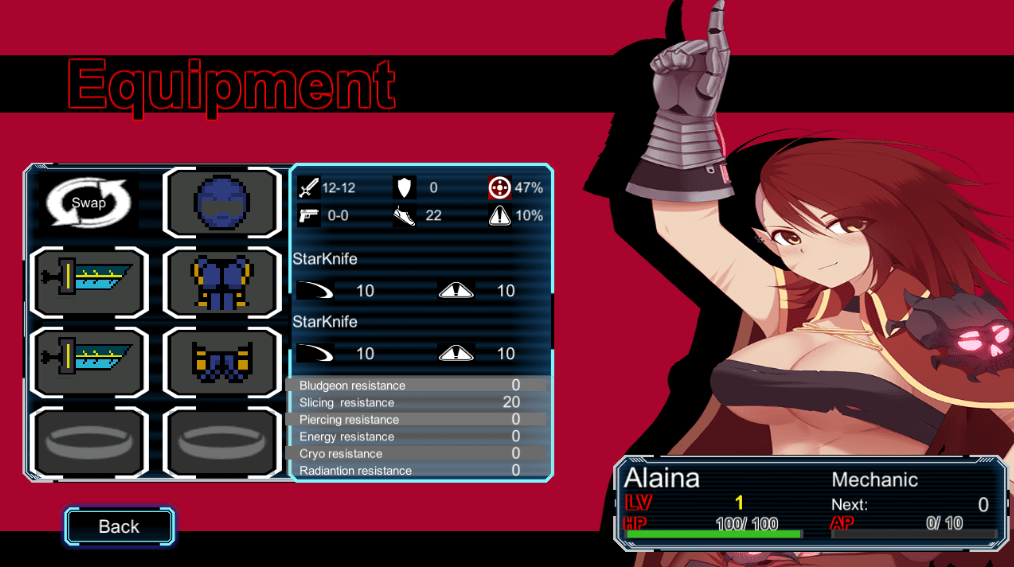Select the blue helmet equipment slot

222,203
